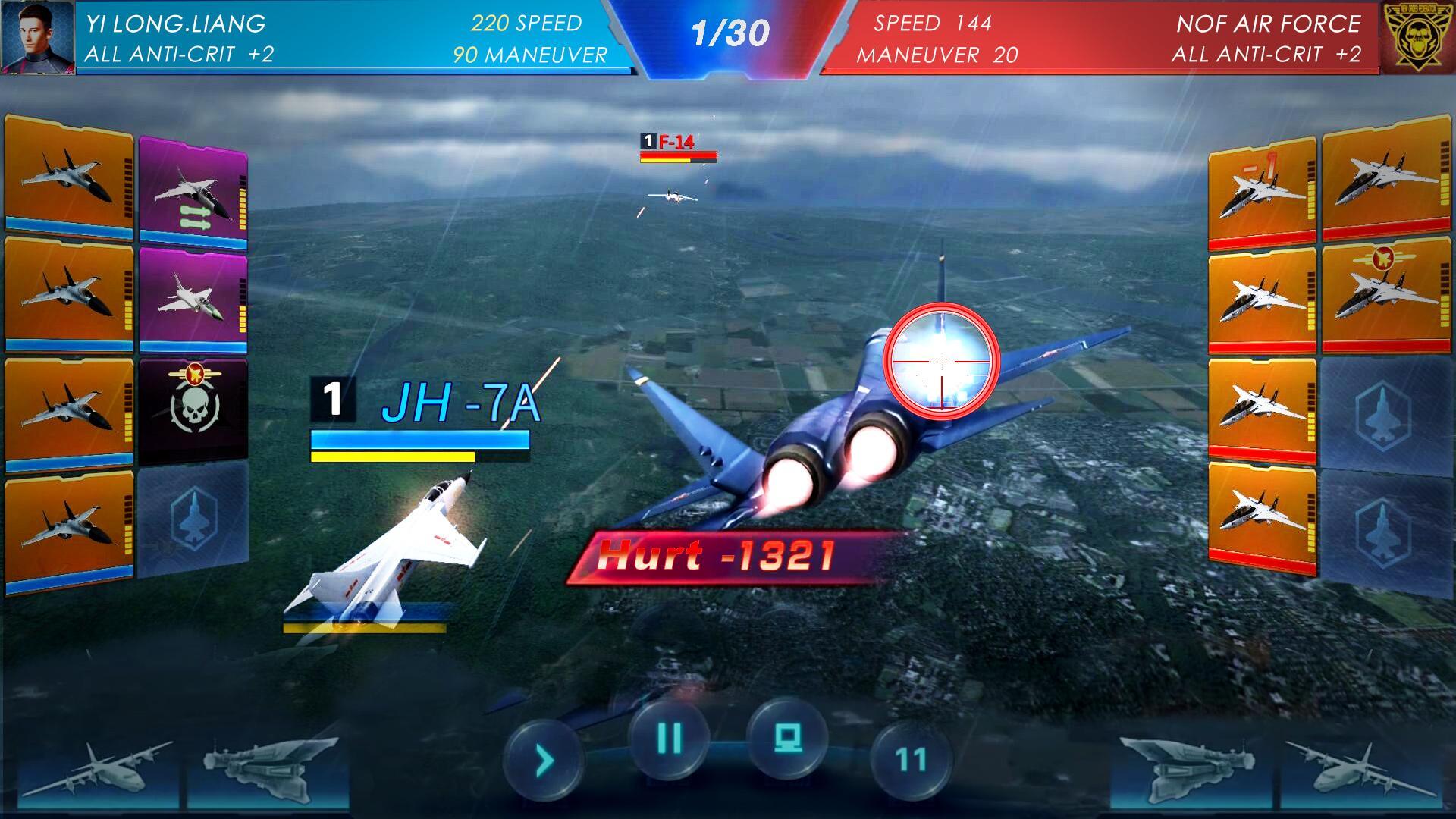Image resolution: width=1456 pixels, height=819 pixels.
Task: Click the gunship silhouette near bottom-left
Action: (265, 766)
